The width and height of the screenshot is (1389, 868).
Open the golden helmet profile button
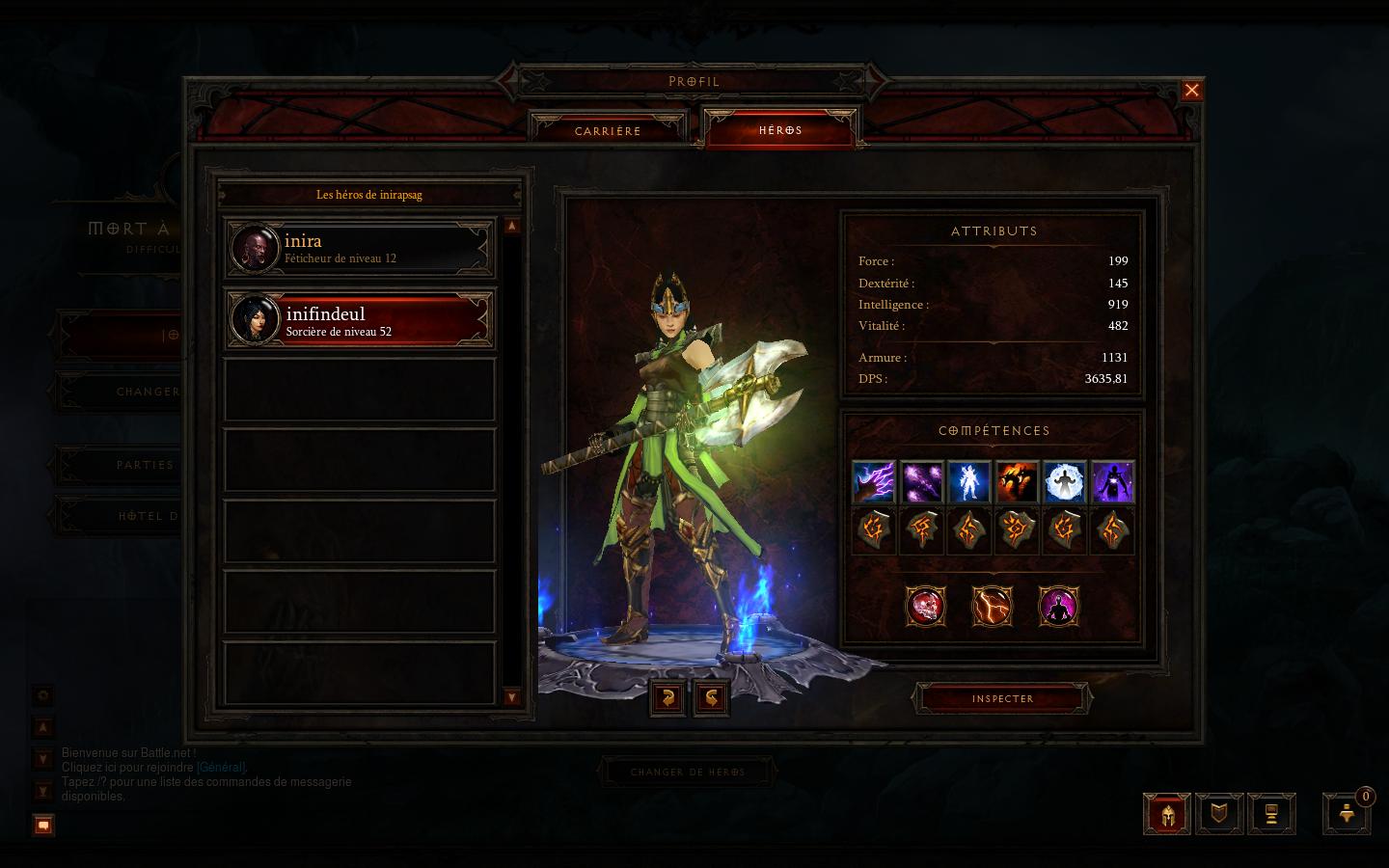pyautogui.click(x=1166, y=814)
